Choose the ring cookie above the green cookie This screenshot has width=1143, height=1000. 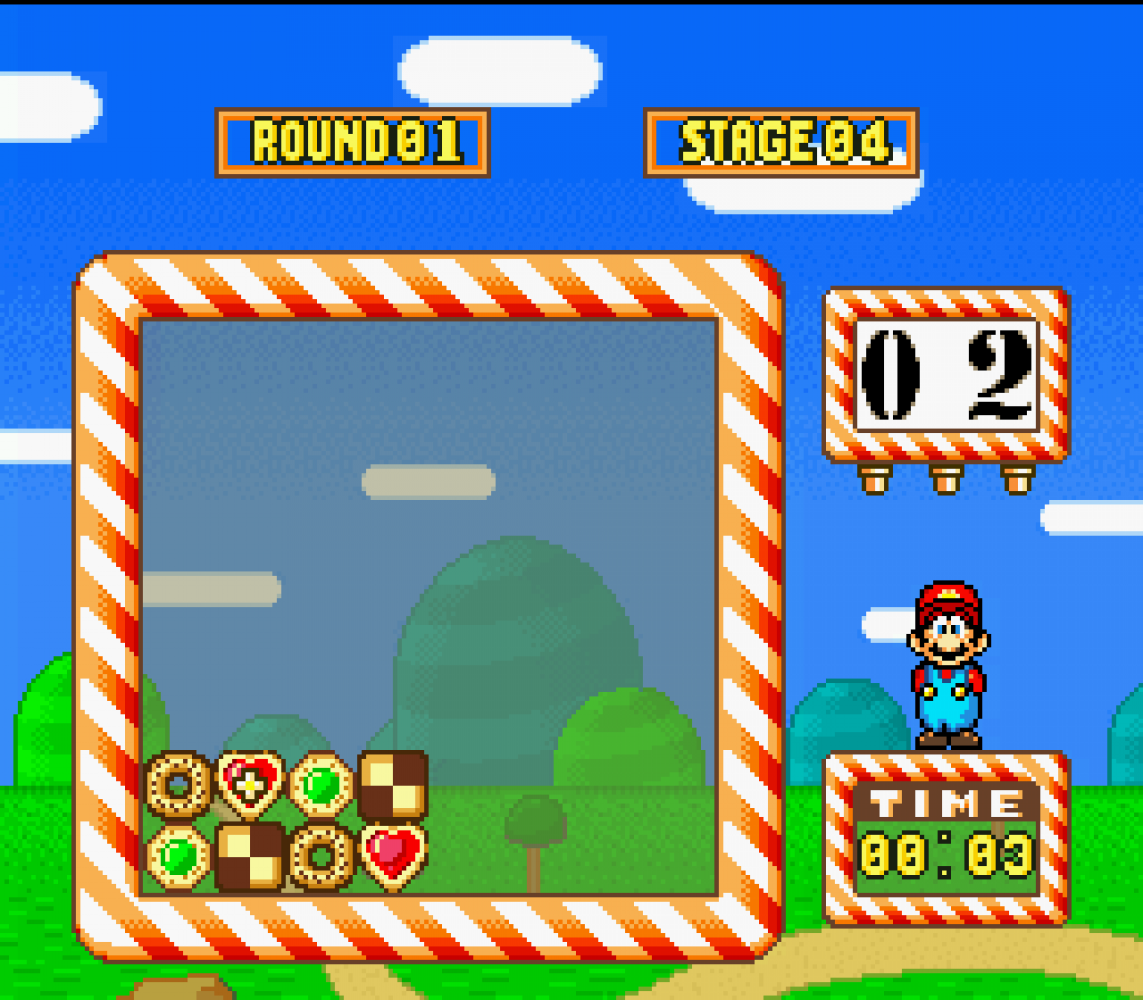point(179,784)
